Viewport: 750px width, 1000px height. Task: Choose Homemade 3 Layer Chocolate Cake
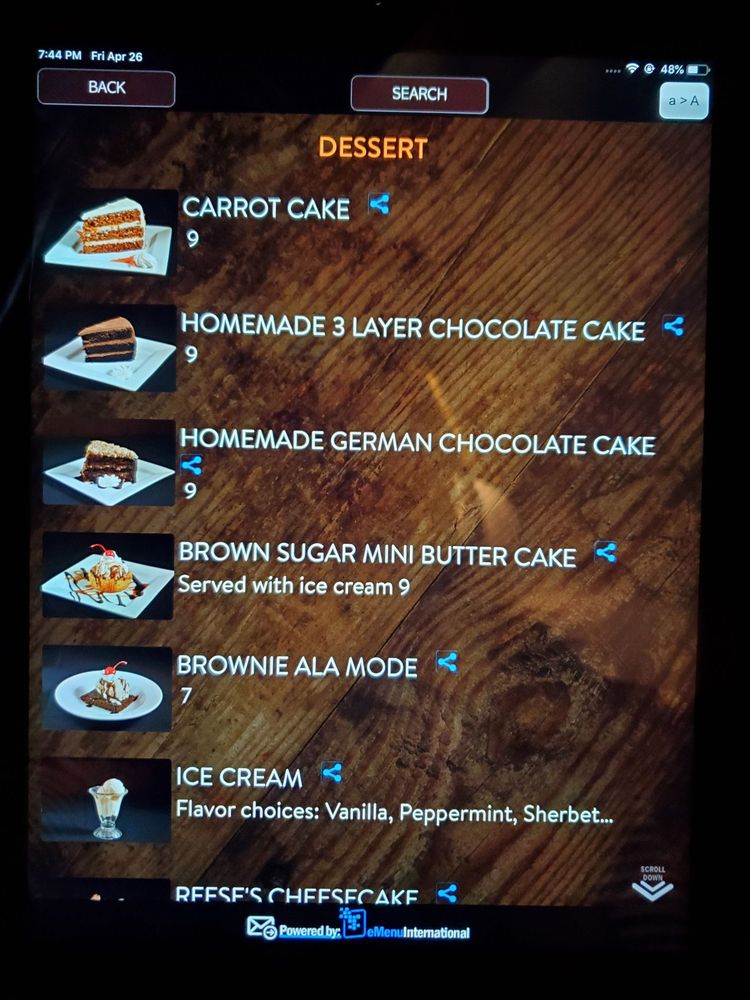coord(412,328)
